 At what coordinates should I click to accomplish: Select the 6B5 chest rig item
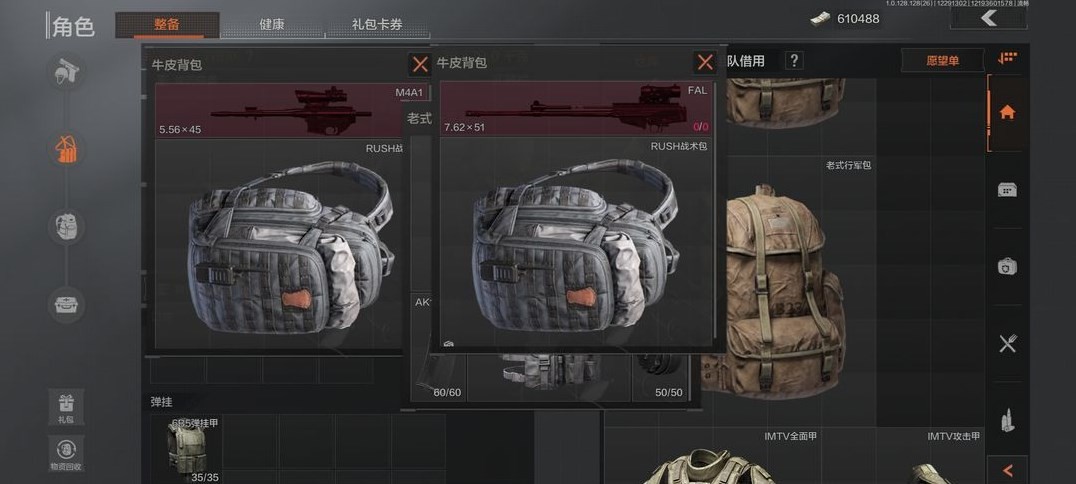click(x=192, y=450)
